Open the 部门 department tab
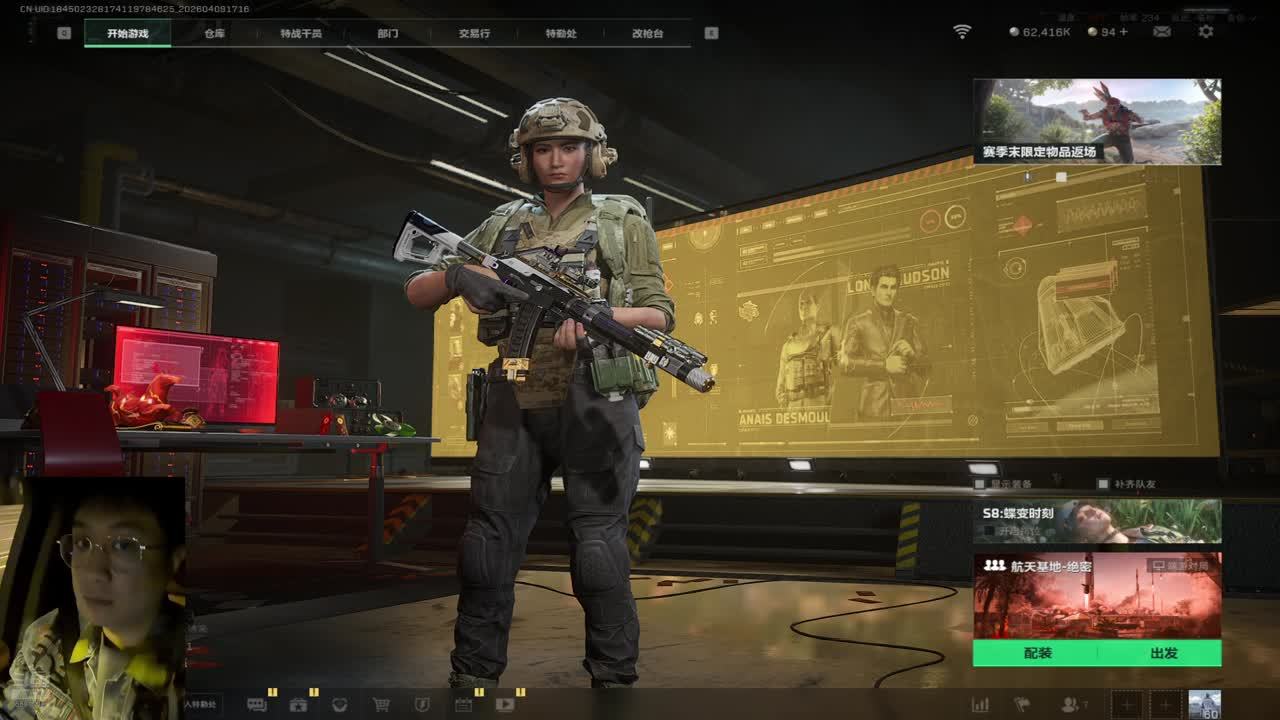This screenshot has height=720, width=1280. (388, 33)
